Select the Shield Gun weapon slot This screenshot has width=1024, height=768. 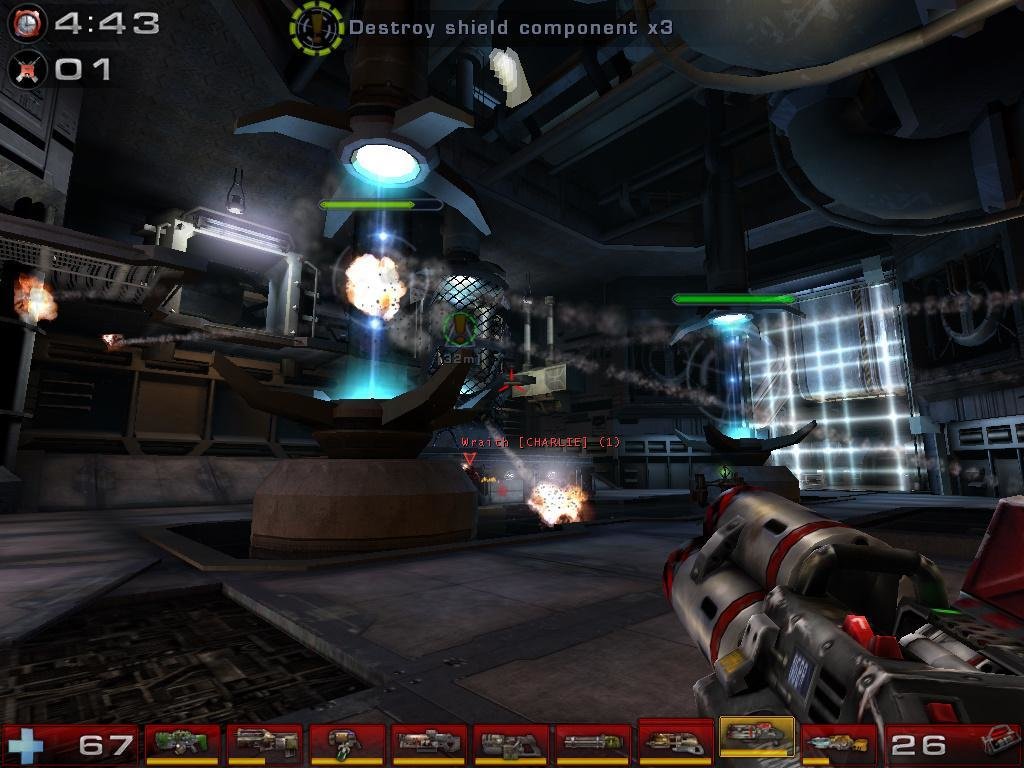coord(183,744)
